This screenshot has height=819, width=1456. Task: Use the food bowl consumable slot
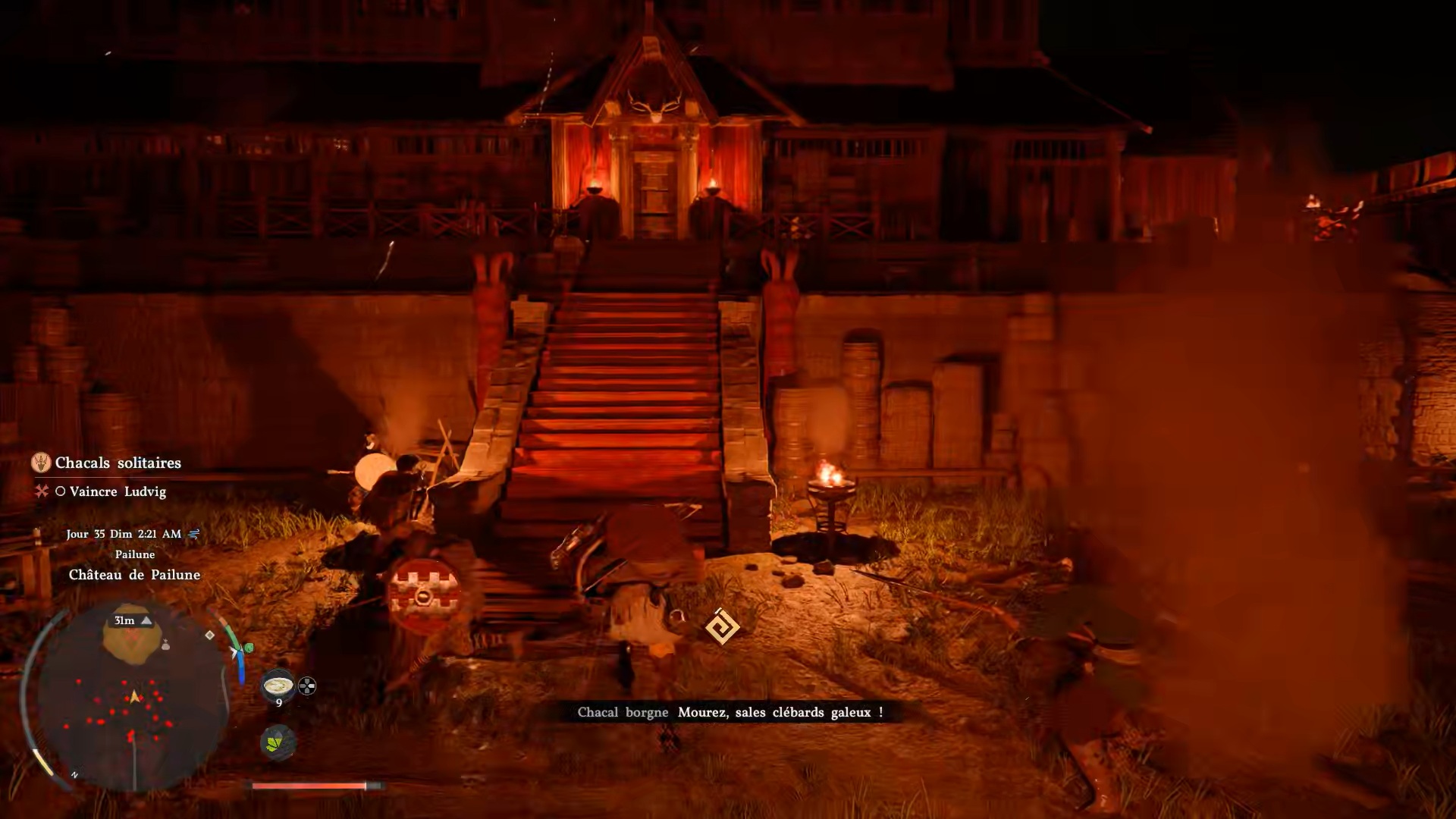coord(278,686)
